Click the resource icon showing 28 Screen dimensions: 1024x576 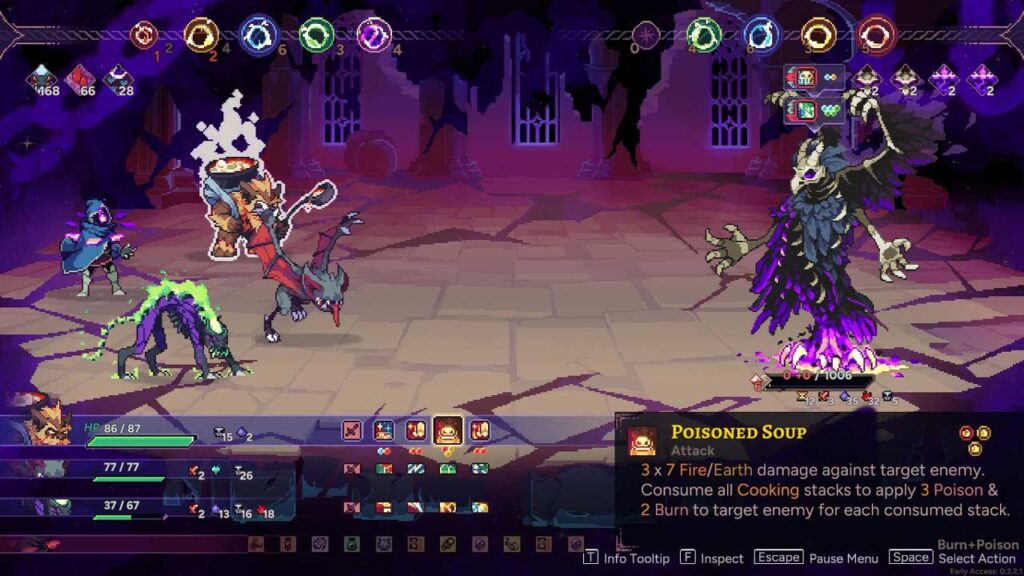pyautogui.click(x=118, y=78)
